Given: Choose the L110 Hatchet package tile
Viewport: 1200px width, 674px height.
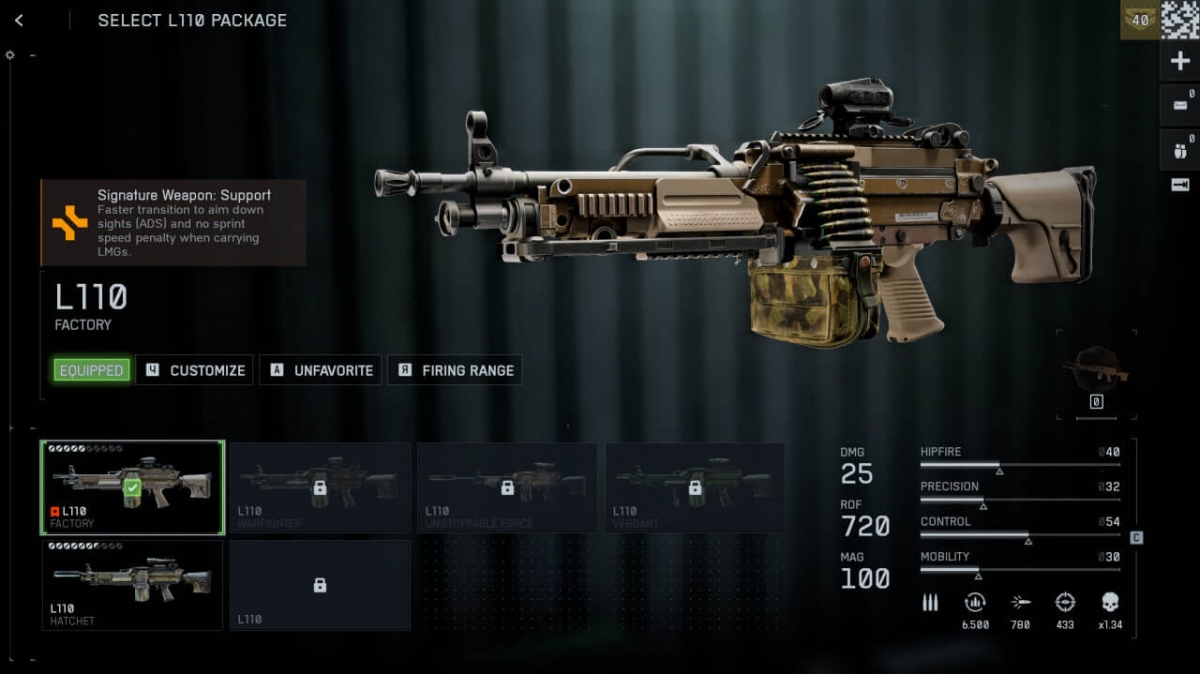Looking at the screenshot, I should (132, 585).
